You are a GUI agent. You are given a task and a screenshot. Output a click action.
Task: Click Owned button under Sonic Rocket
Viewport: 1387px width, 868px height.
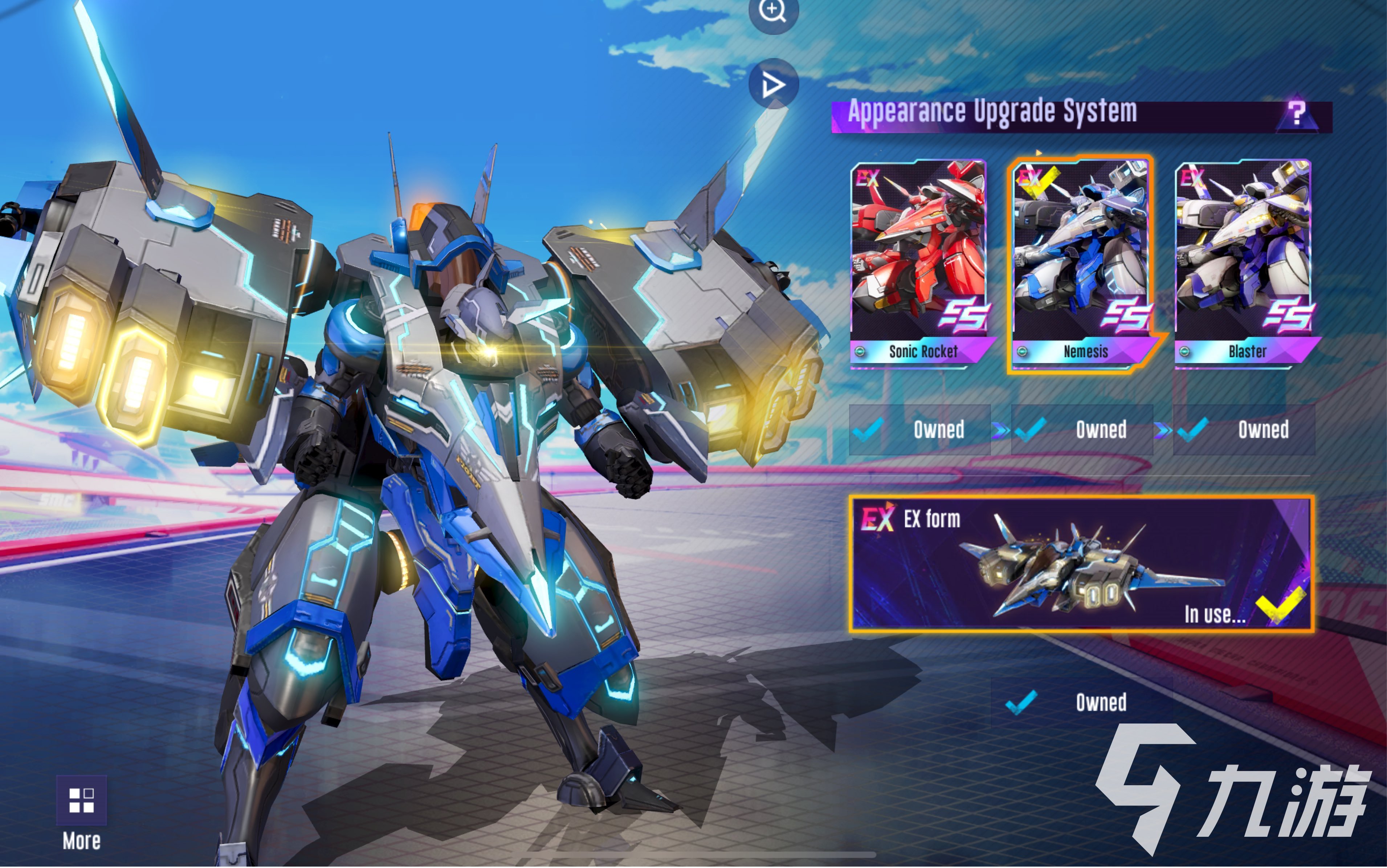(x=920, y=430)
